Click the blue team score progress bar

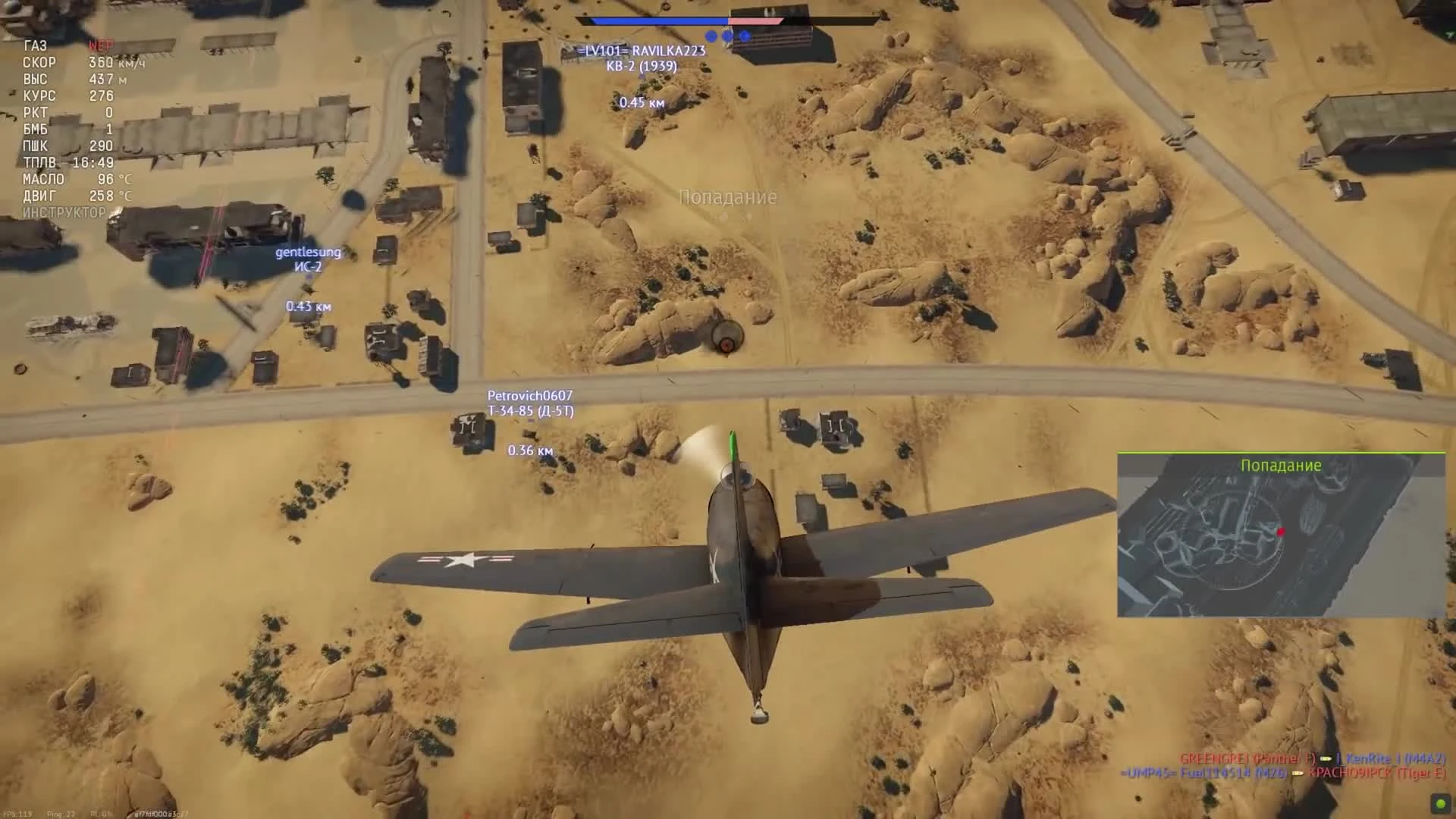(660, 21)
